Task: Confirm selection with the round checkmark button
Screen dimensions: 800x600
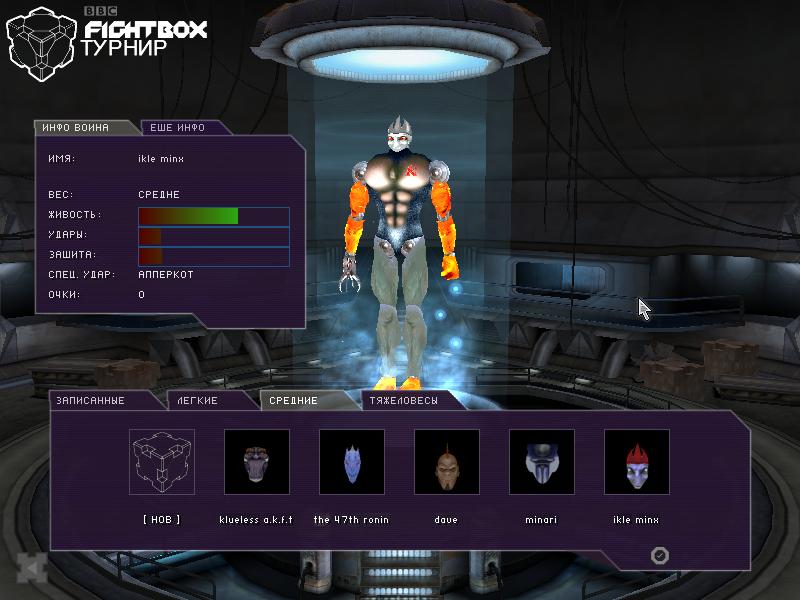Action: (x=660, y=556)
